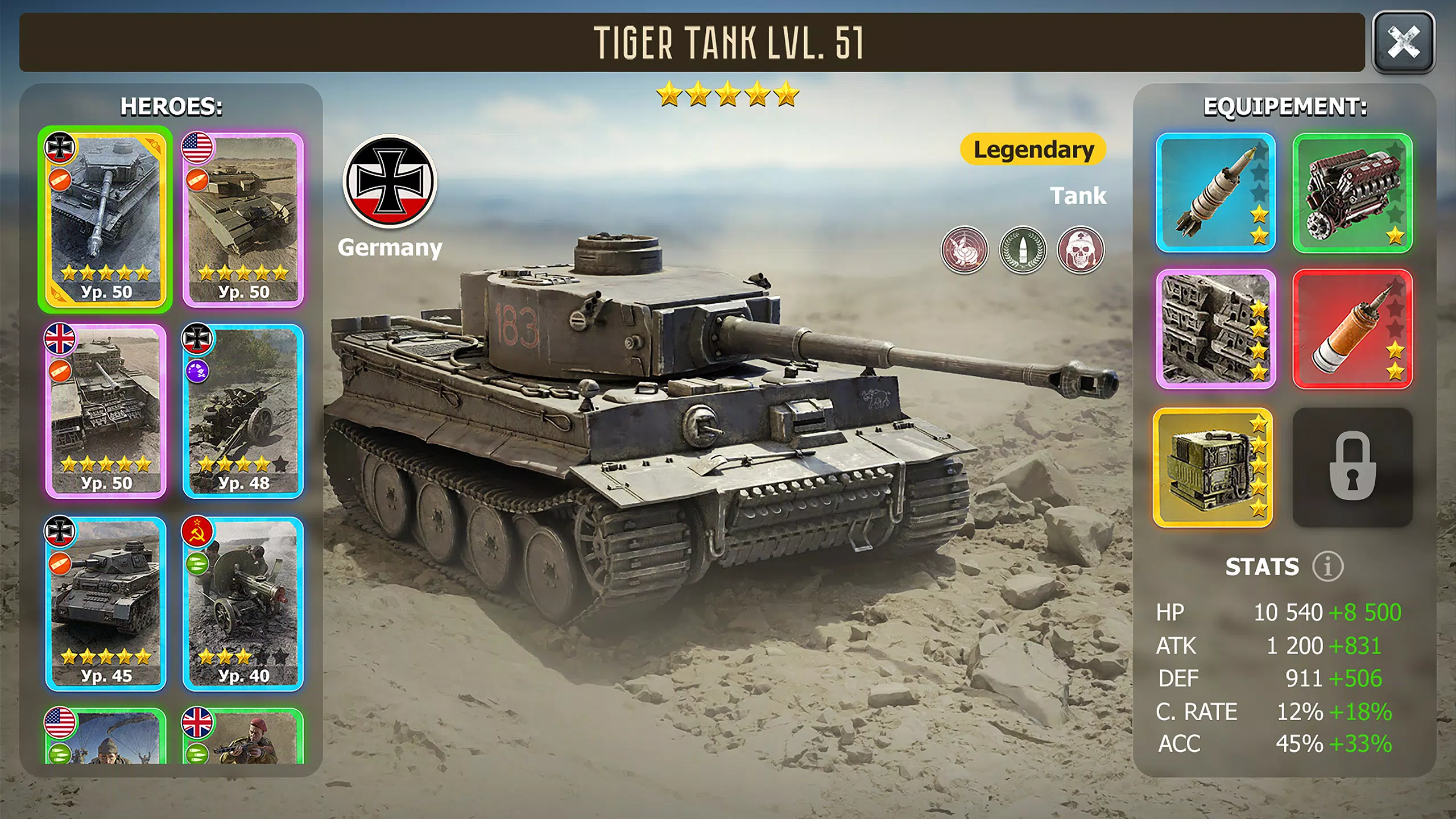View the five-star rating under the title
Image resolution: width=1456 pixels, height=819 pixels.
tap(728, 96)
